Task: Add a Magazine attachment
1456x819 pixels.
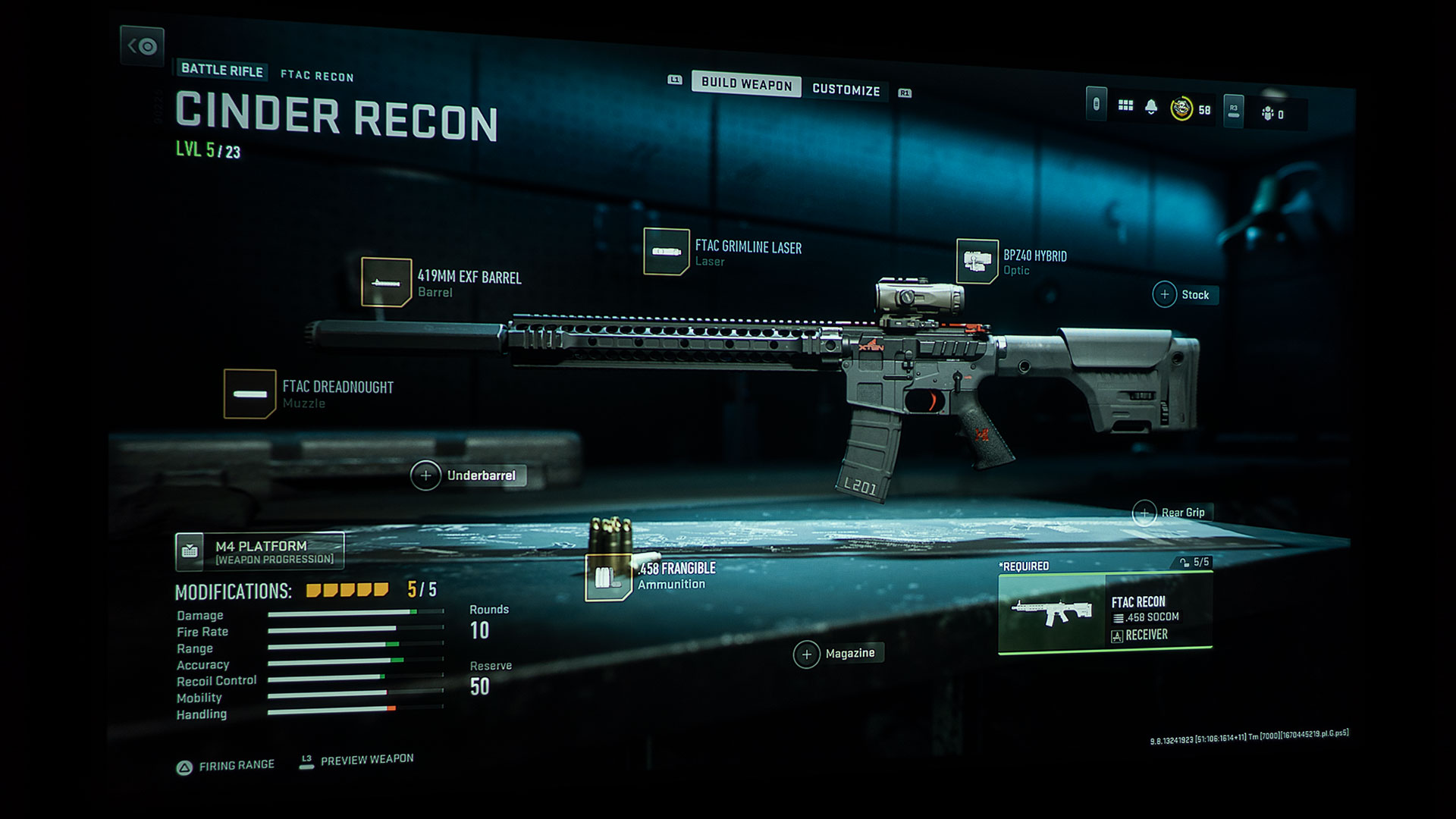Action: click(x=807, y=654)
